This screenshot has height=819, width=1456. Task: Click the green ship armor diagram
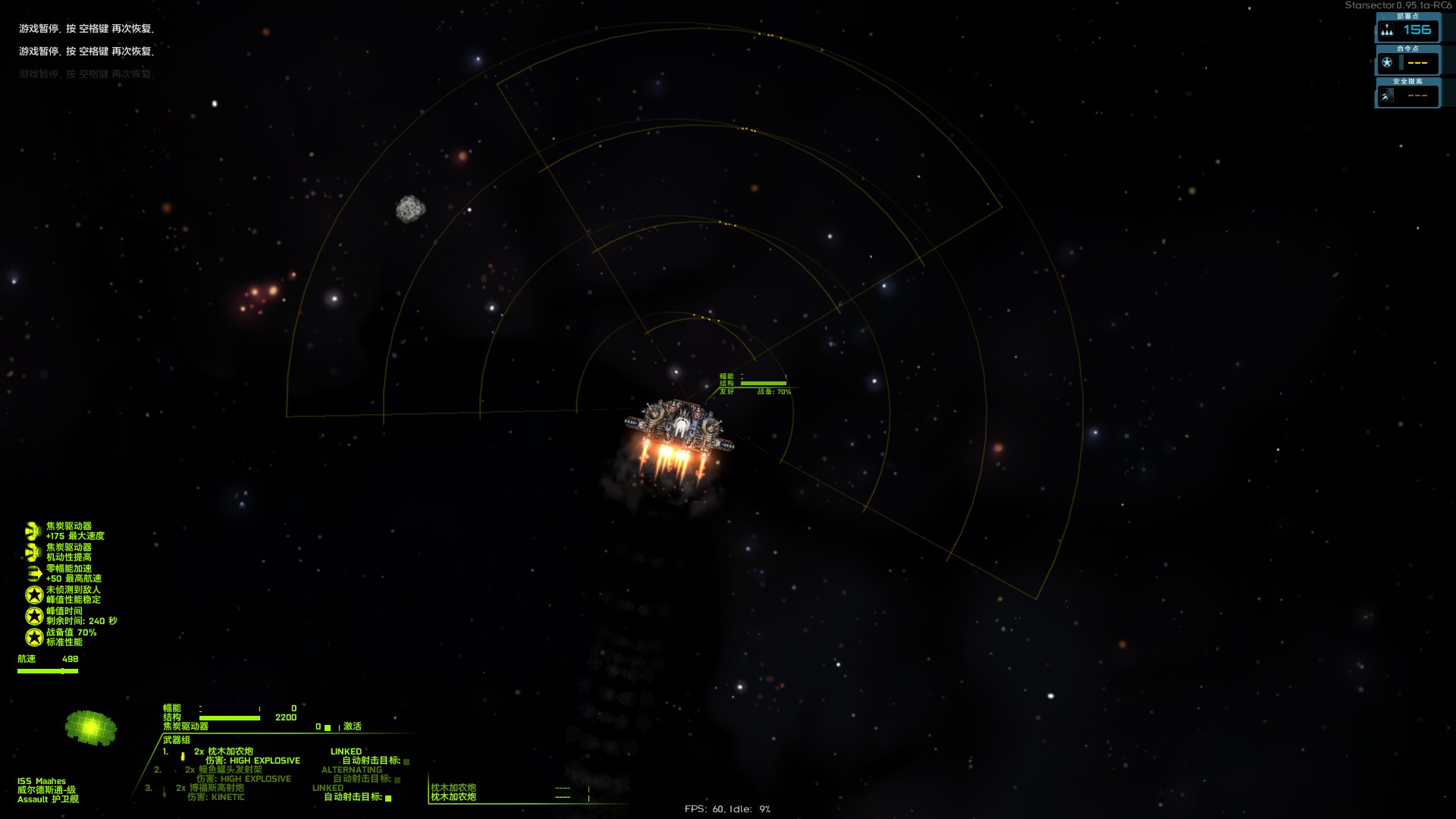(x=91, y=728)
